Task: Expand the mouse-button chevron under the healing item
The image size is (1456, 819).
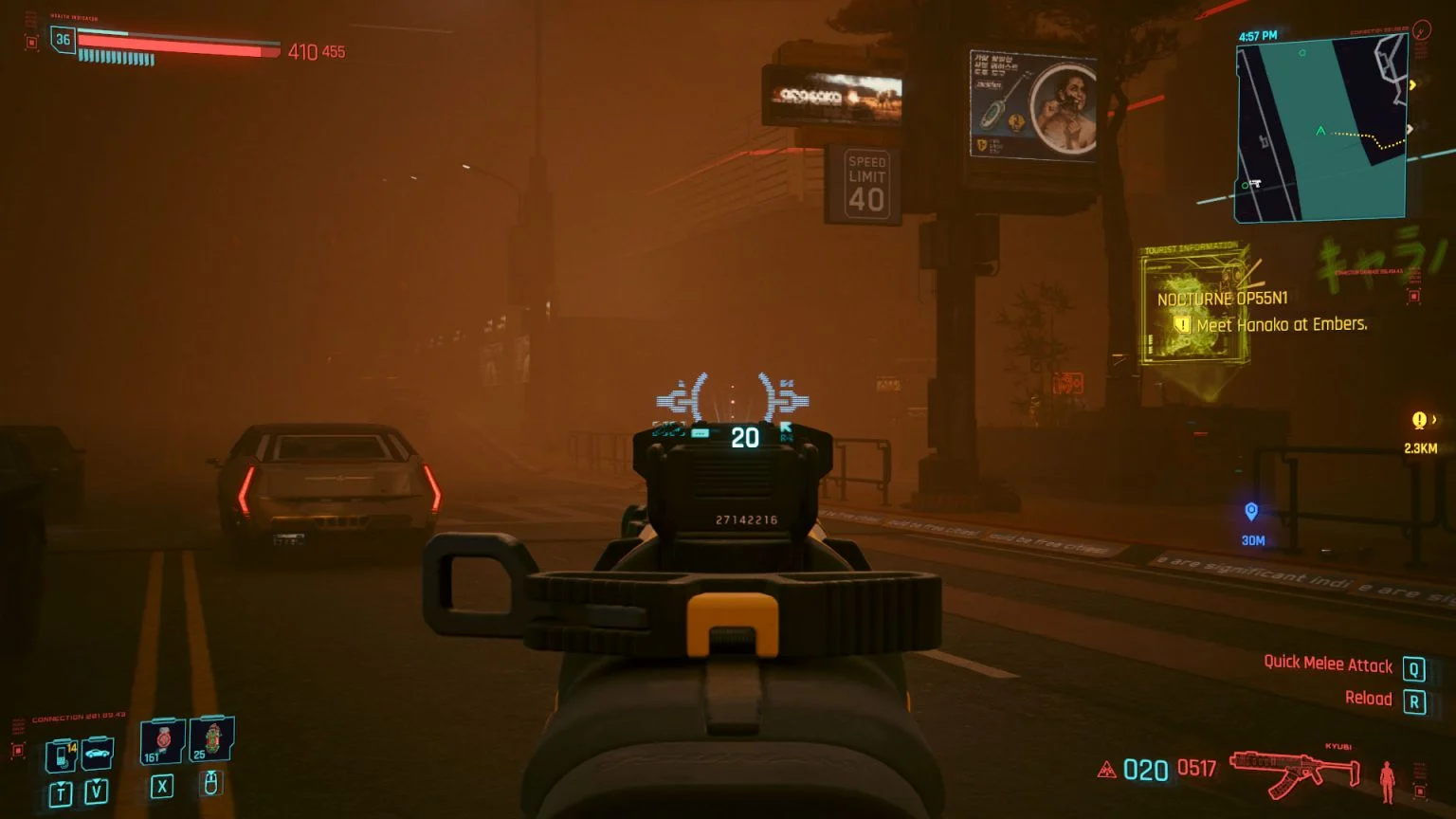Action: click(x=211, y=785)
